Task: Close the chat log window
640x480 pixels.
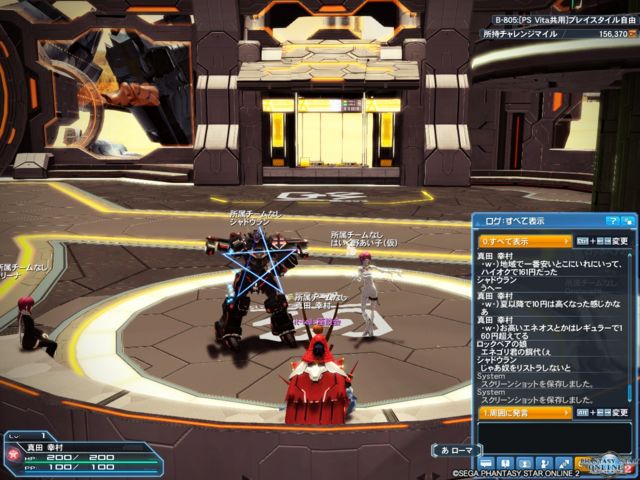Action: click(x=627, y=221)
